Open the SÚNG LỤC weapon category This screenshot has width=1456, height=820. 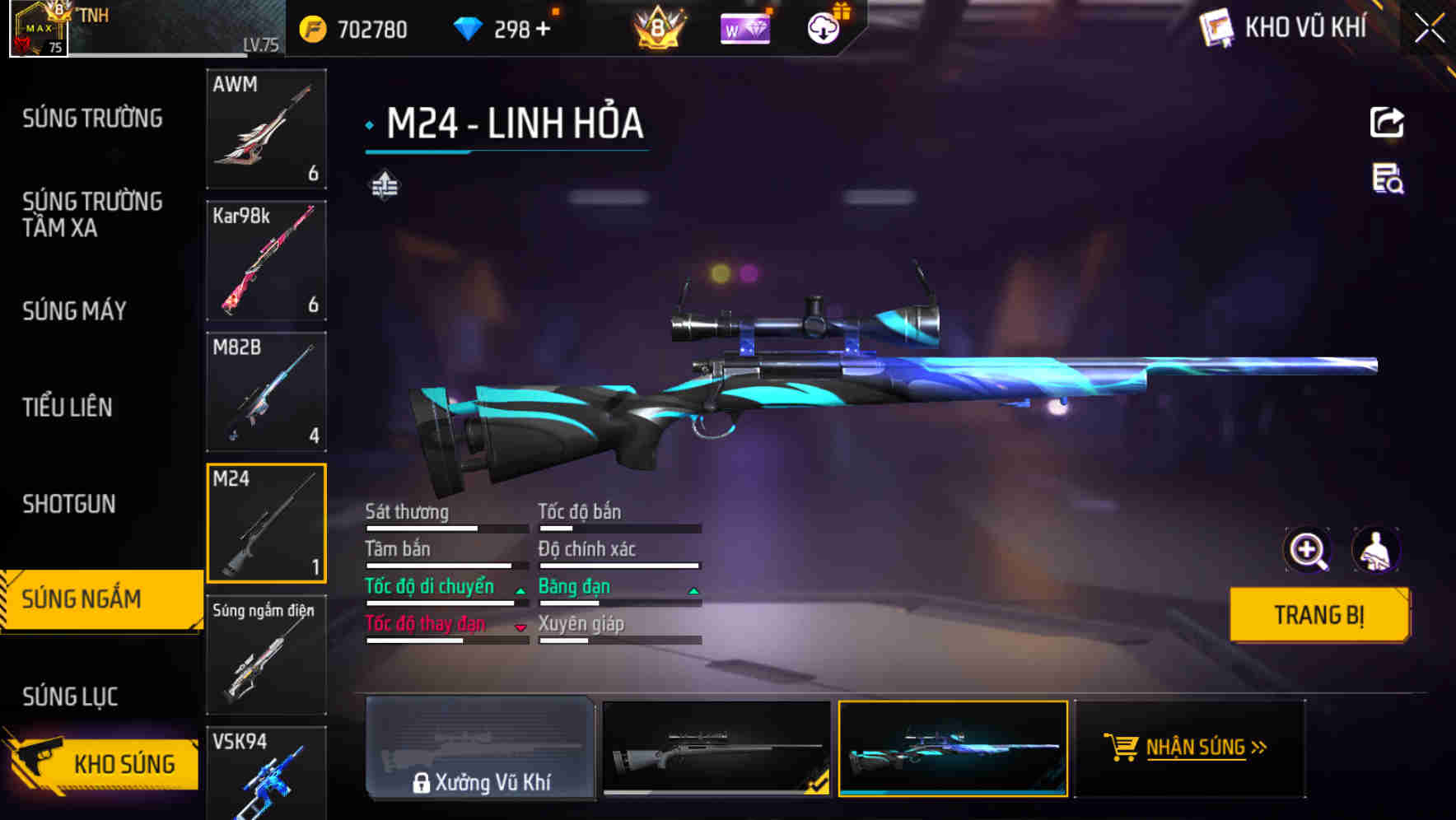point(69,696)
